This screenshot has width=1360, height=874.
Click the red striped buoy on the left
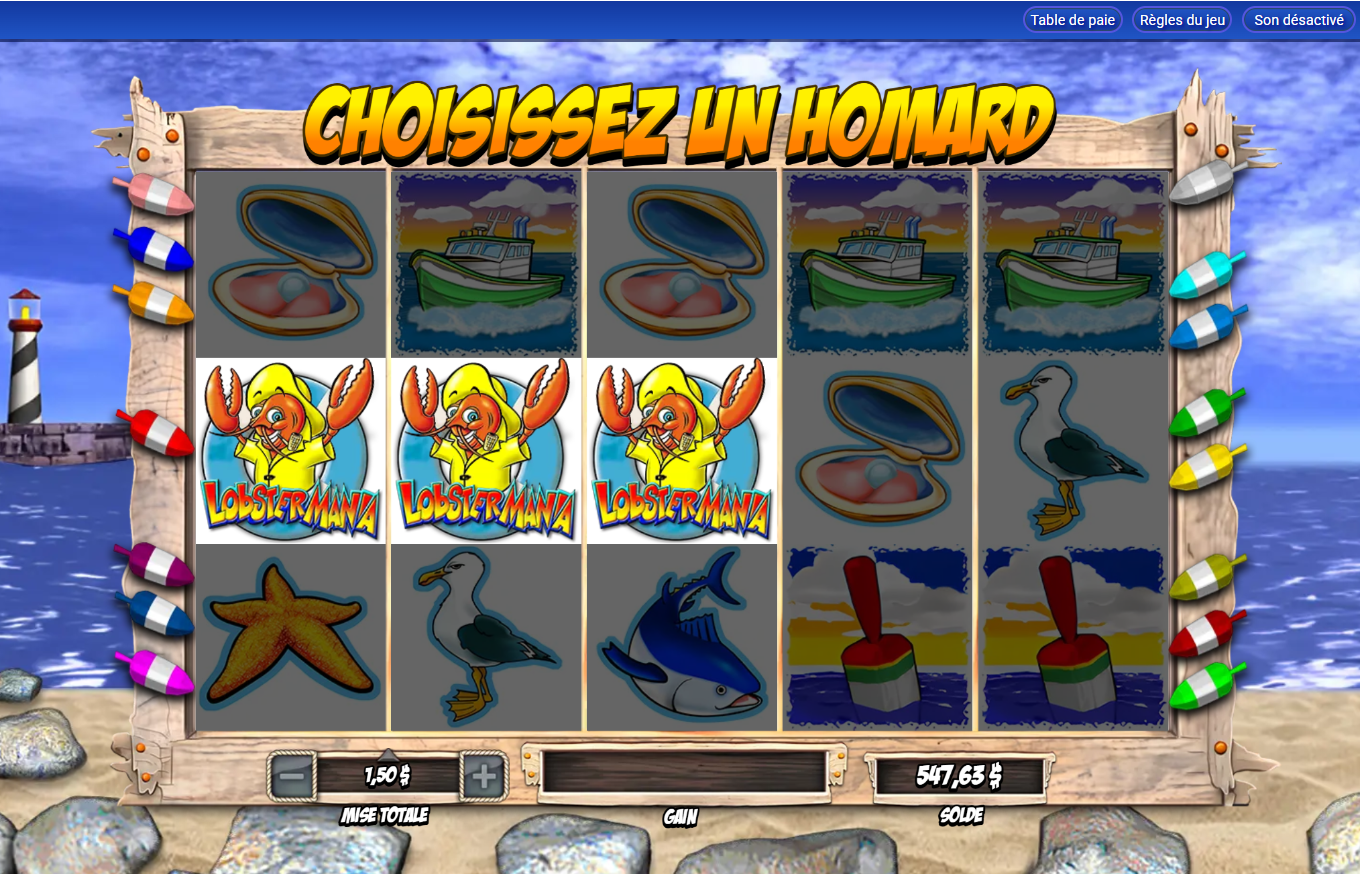pyautogui.click(x=162, y=430)
